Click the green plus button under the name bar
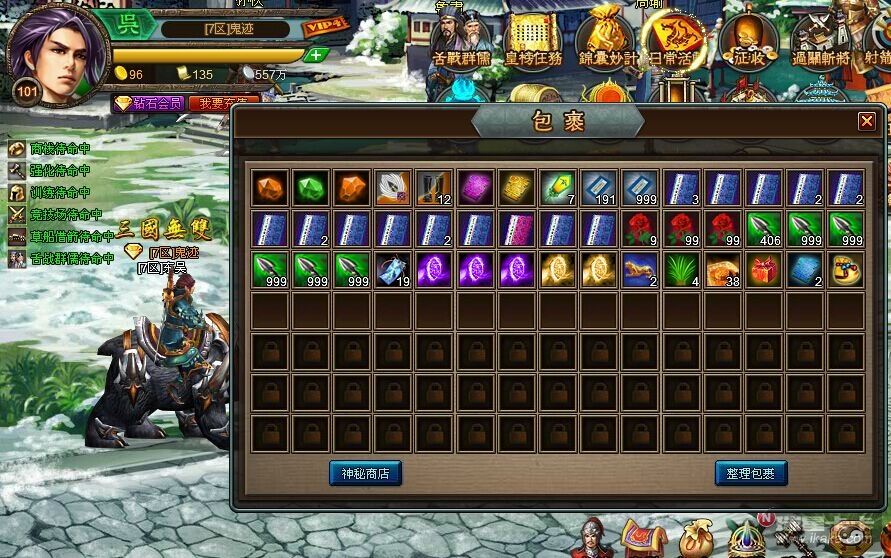This screenshot has height=558, width=891. (x=316, y=54)
